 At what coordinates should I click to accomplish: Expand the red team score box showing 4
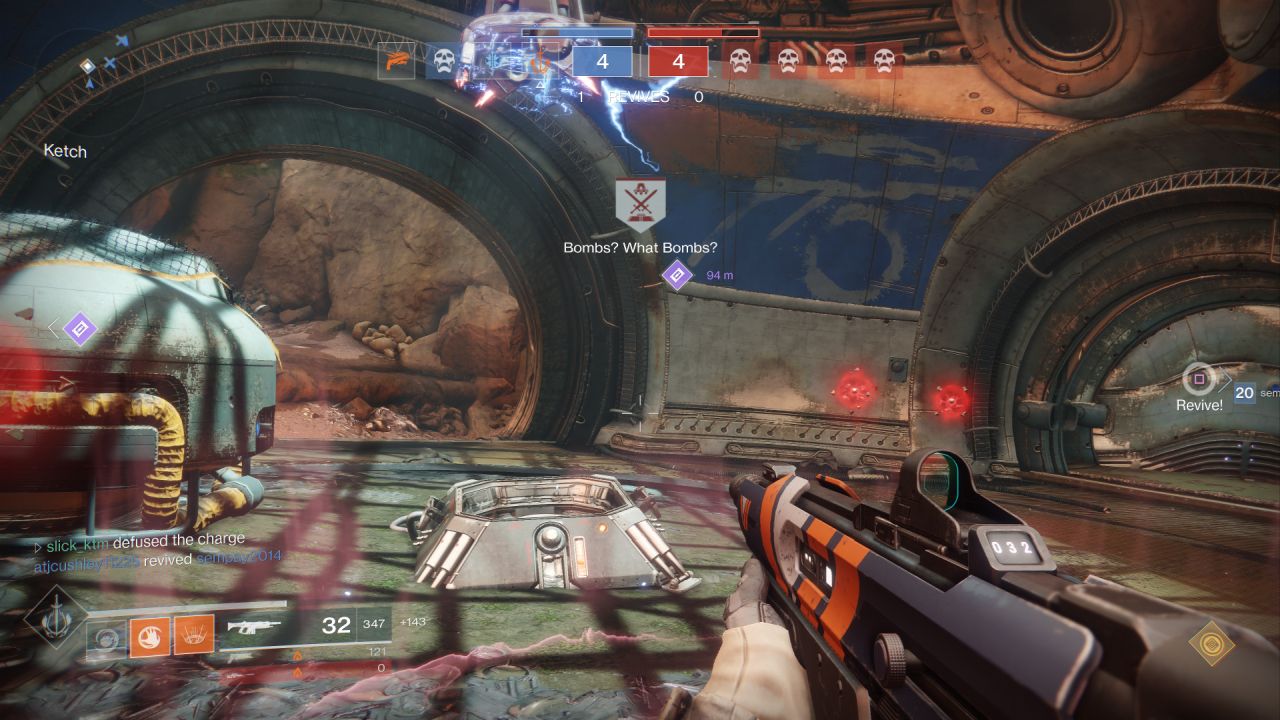tap(680, 61)
